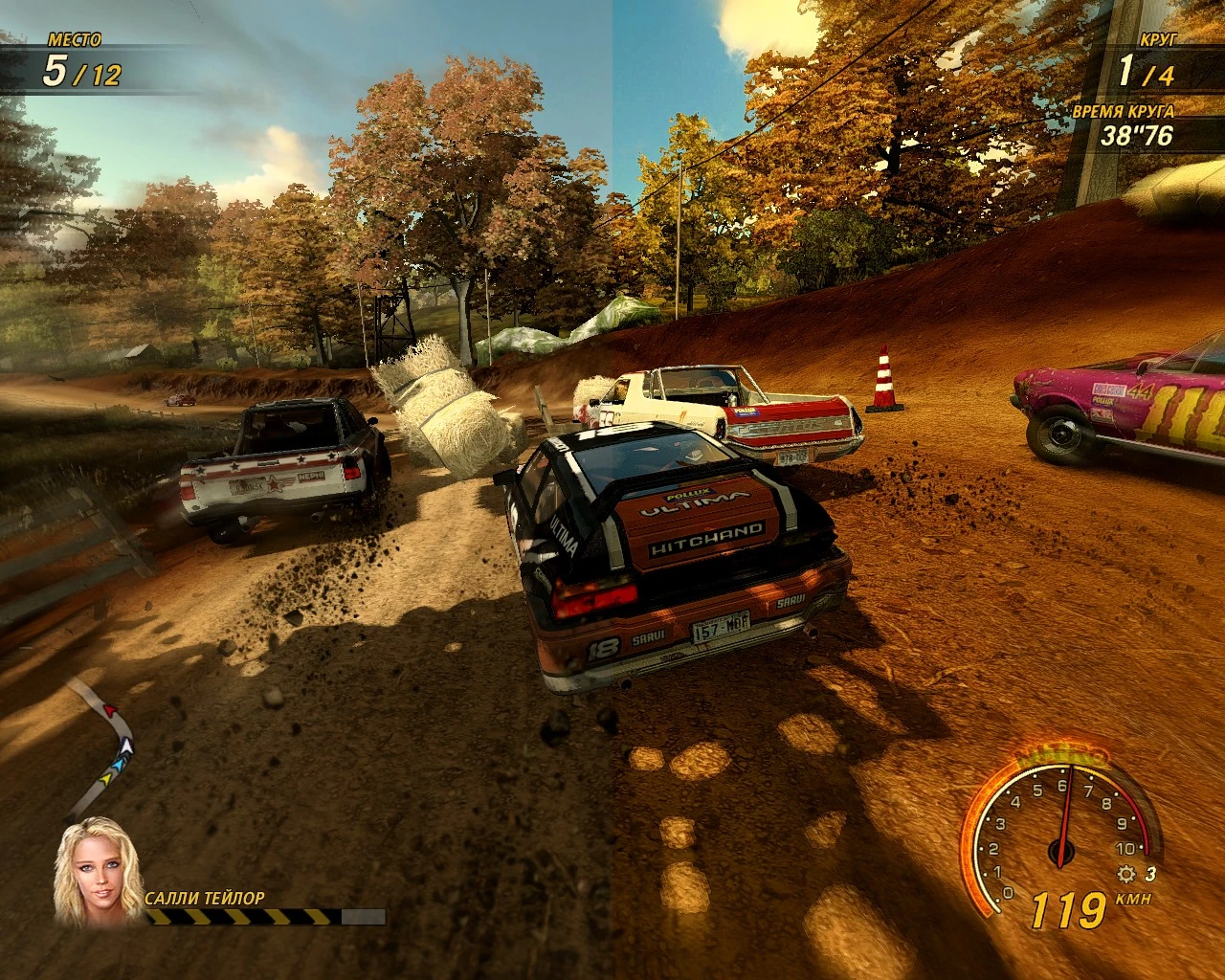Toggle the ВРЕМЯ КРУГА lap time display
The image size is (1225, 980).
click(x=1126, y=112)
